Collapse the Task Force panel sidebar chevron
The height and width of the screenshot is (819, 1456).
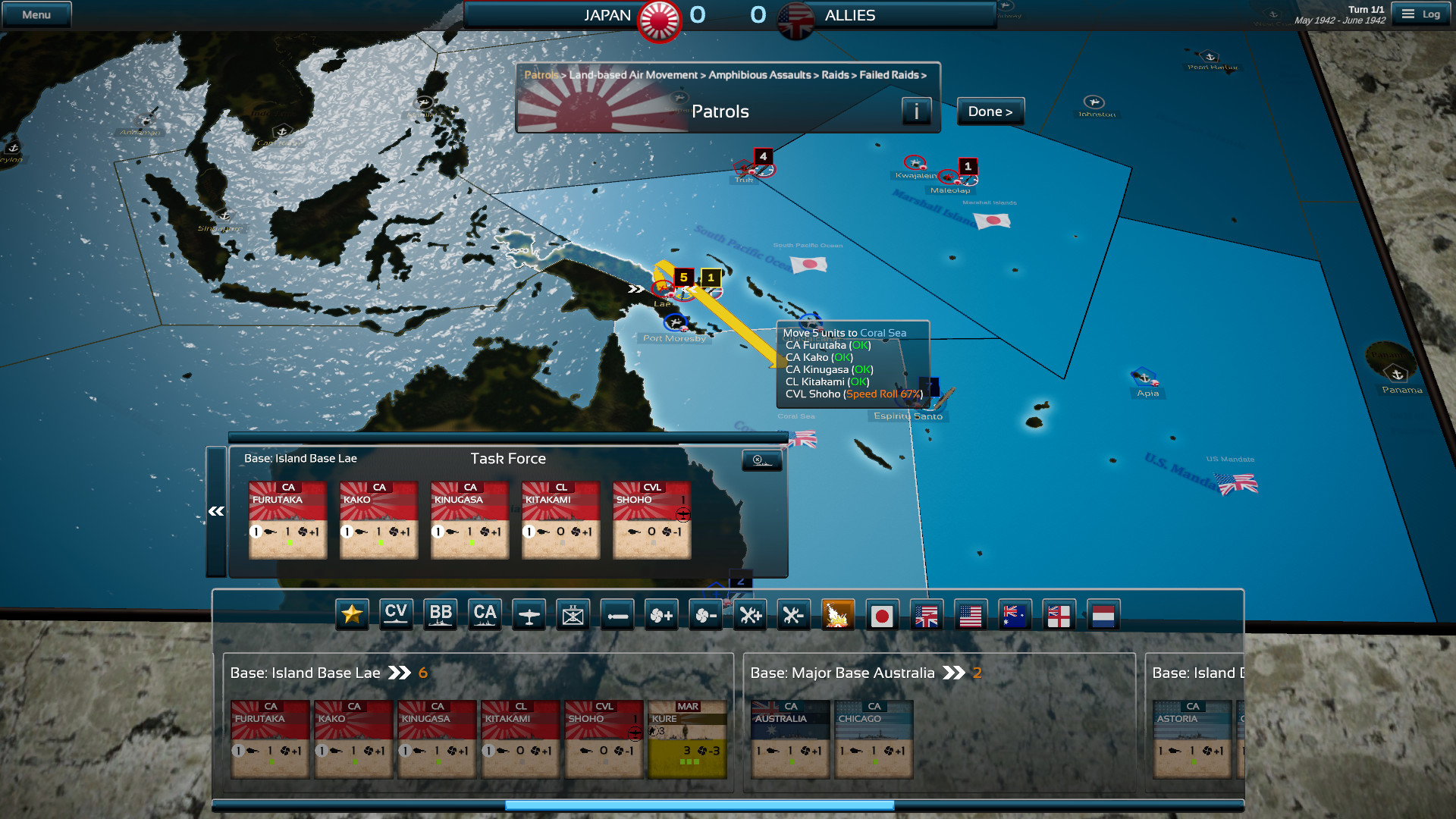click(x=216, y=511)
